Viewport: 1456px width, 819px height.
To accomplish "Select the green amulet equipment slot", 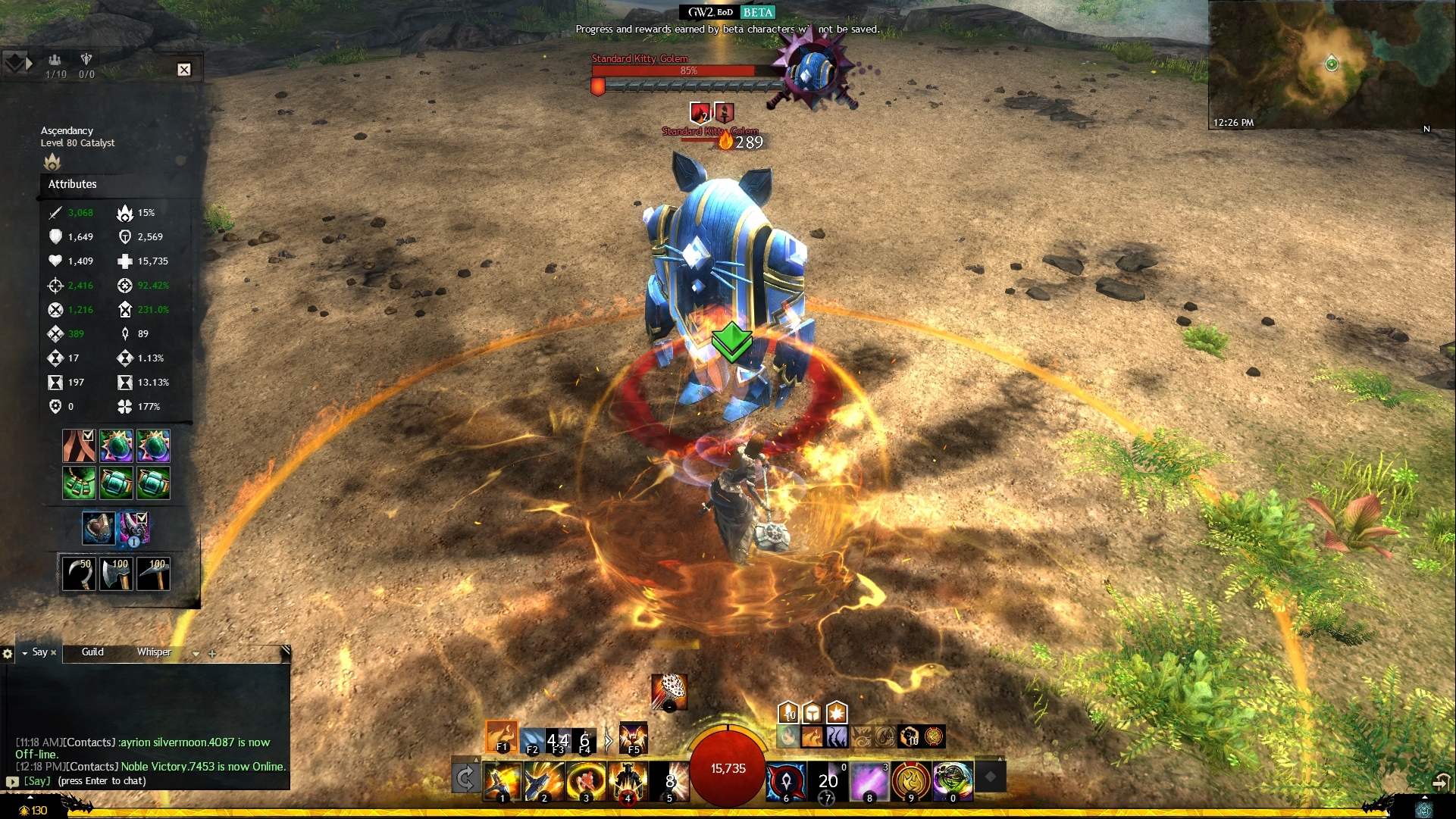I will pos(79,483).
